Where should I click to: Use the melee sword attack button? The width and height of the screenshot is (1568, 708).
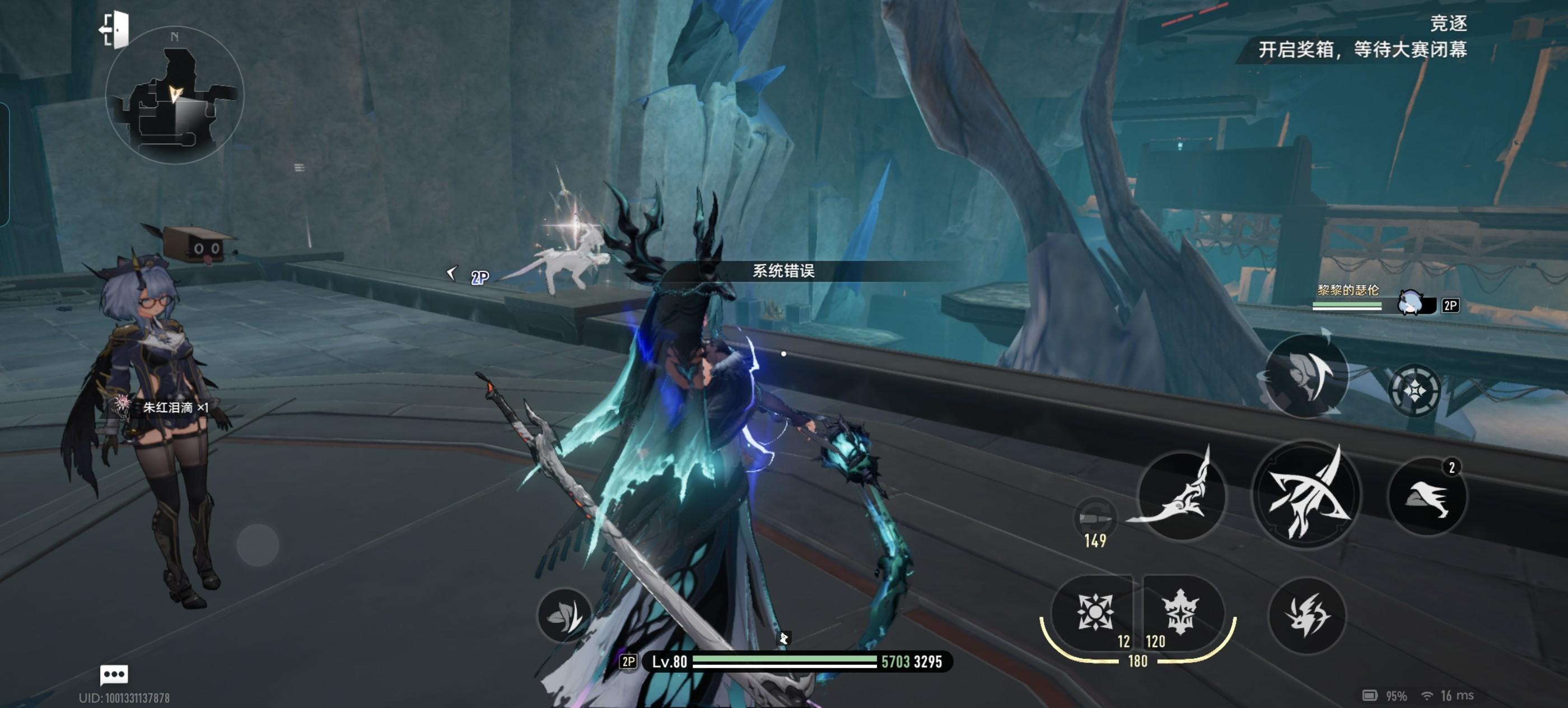click(1181, 496)
